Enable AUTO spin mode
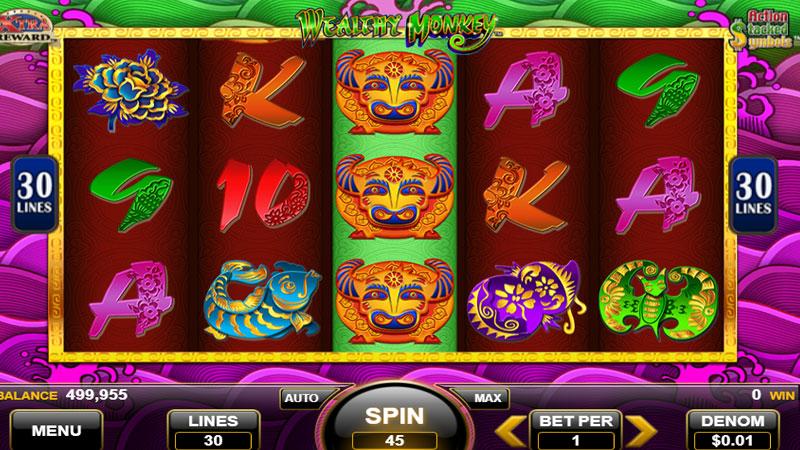This screenshot has width=800, height=450. point(300,398)
